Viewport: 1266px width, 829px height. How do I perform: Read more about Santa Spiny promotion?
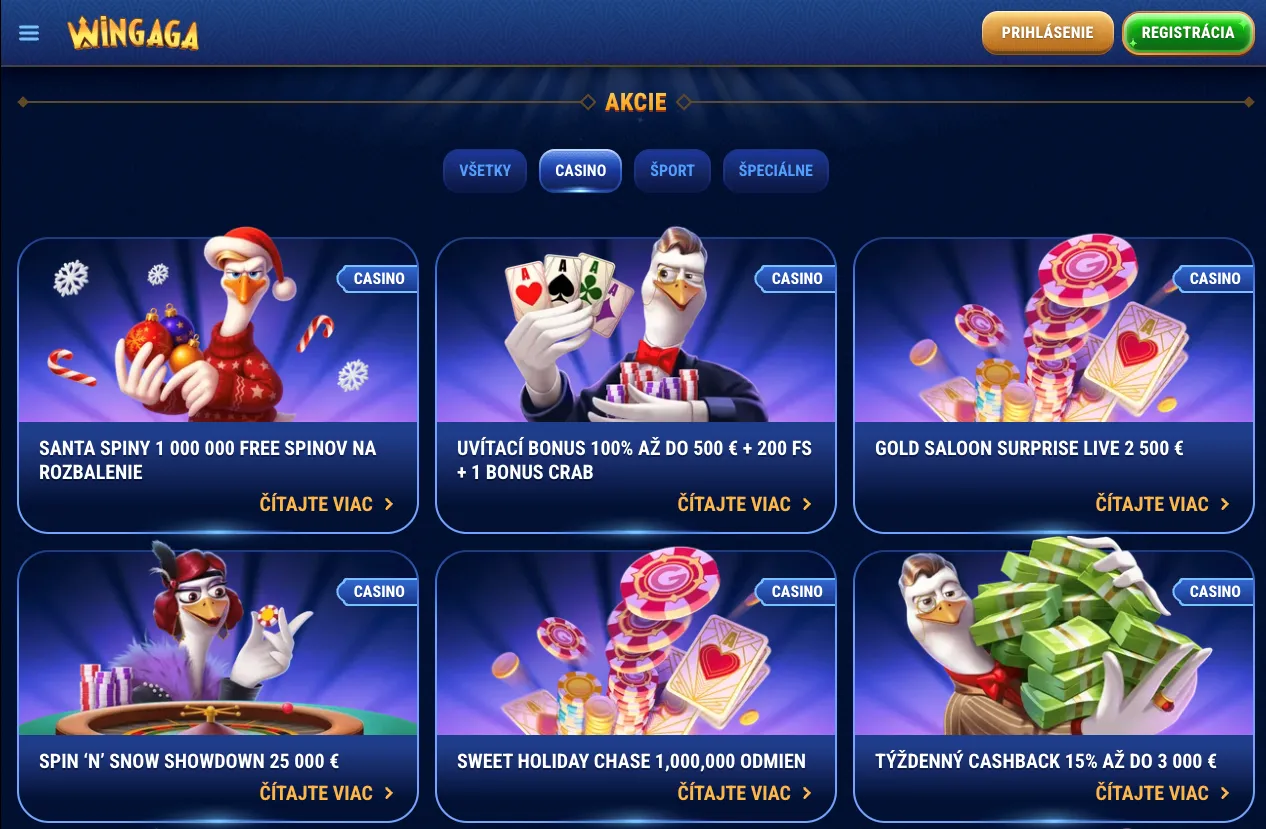(x=326, y=504)
